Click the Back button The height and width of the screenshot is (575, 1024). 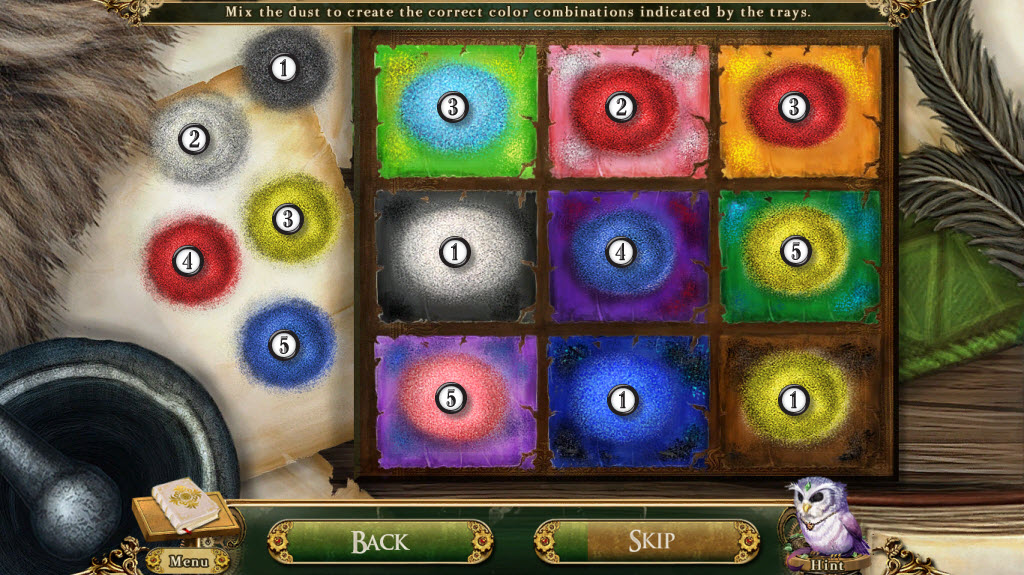click(x=379, y=541)
